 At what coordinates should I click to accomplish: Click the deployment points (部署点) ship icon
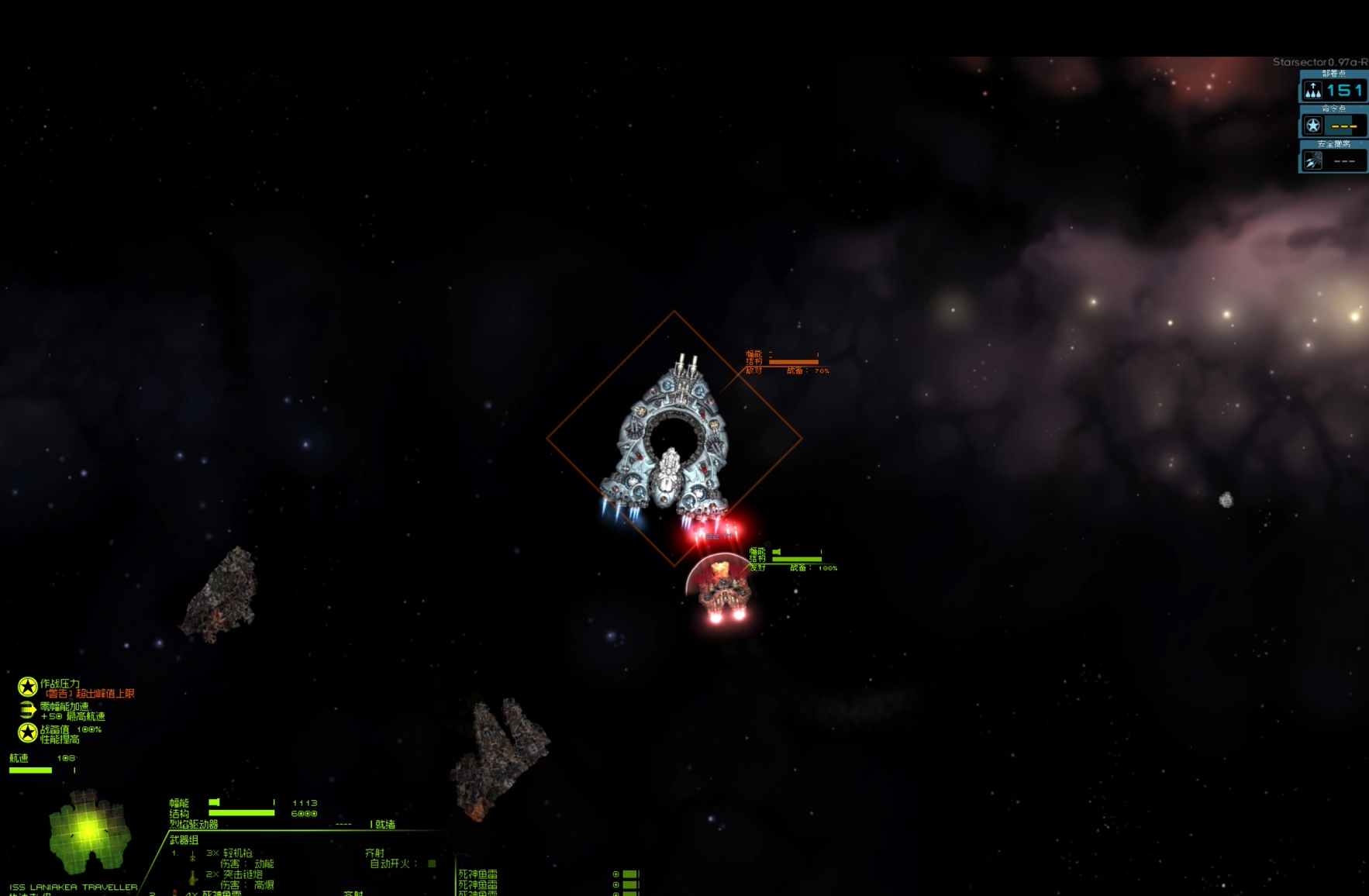1312,91
